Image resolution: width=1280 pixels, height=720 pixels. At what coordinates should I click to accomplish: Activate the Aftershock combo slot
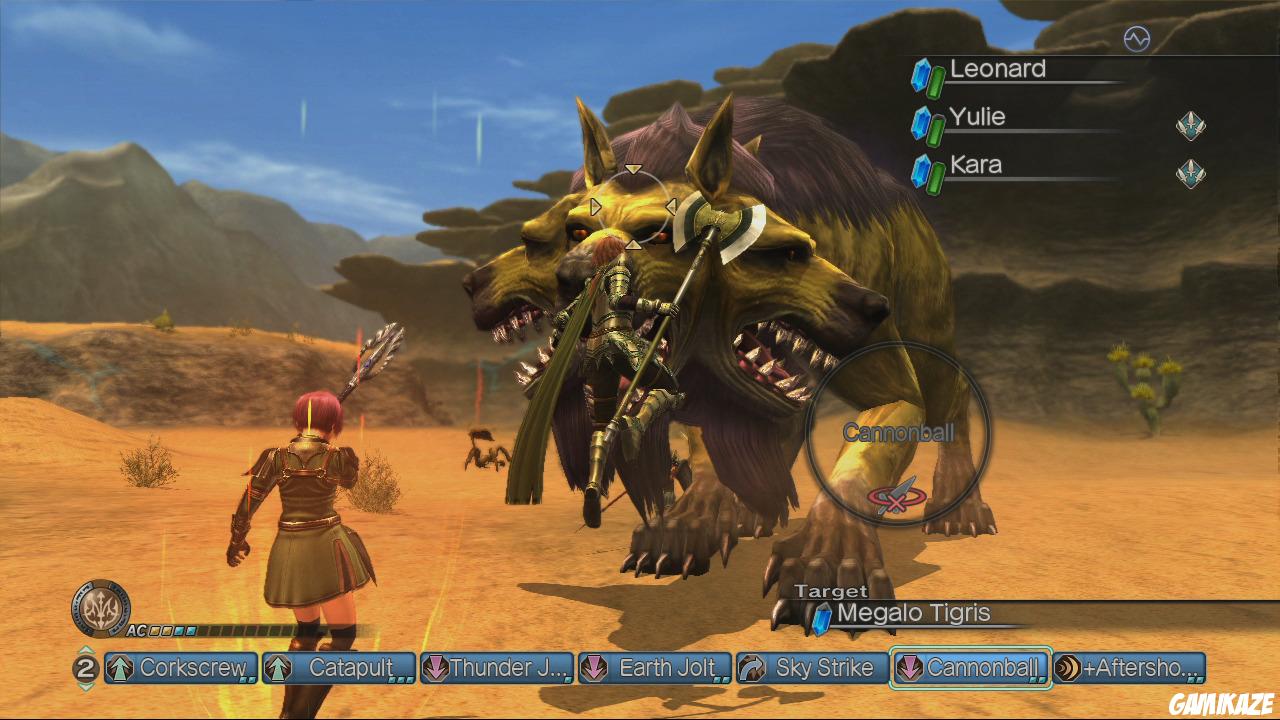[1129, 668]
